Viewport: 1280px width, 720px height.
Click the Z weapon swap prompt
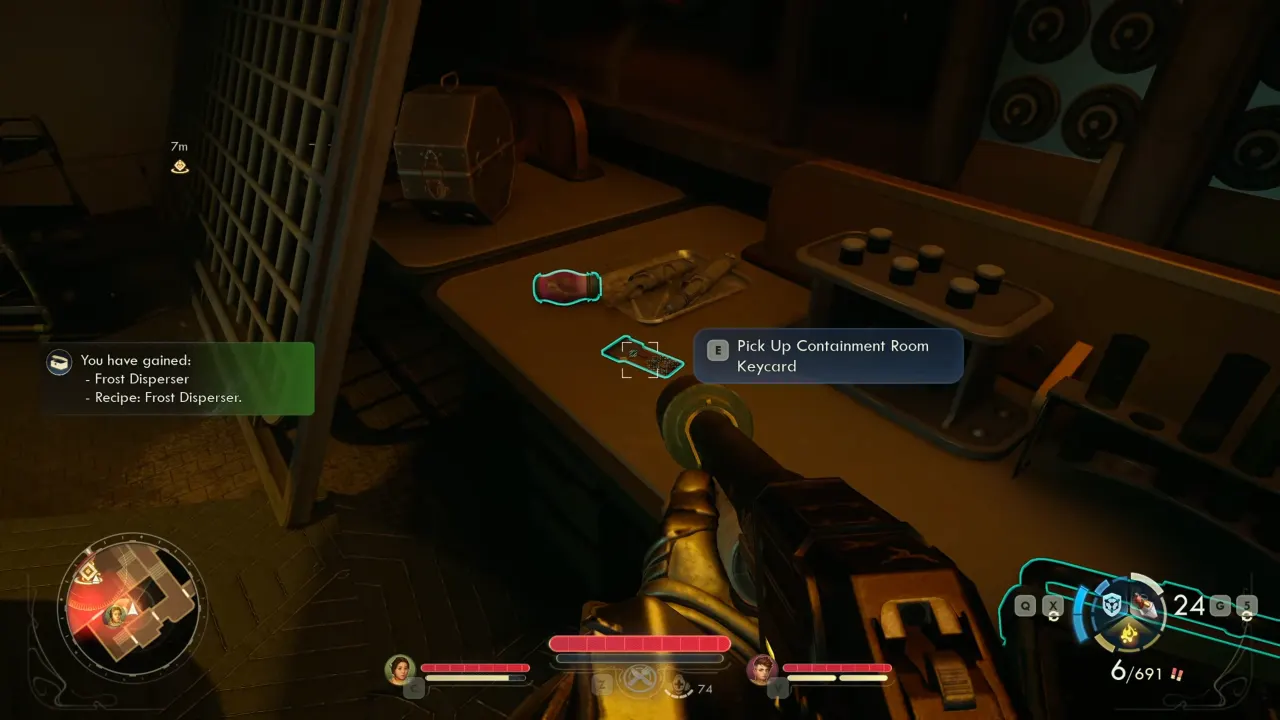pos(601,683)
